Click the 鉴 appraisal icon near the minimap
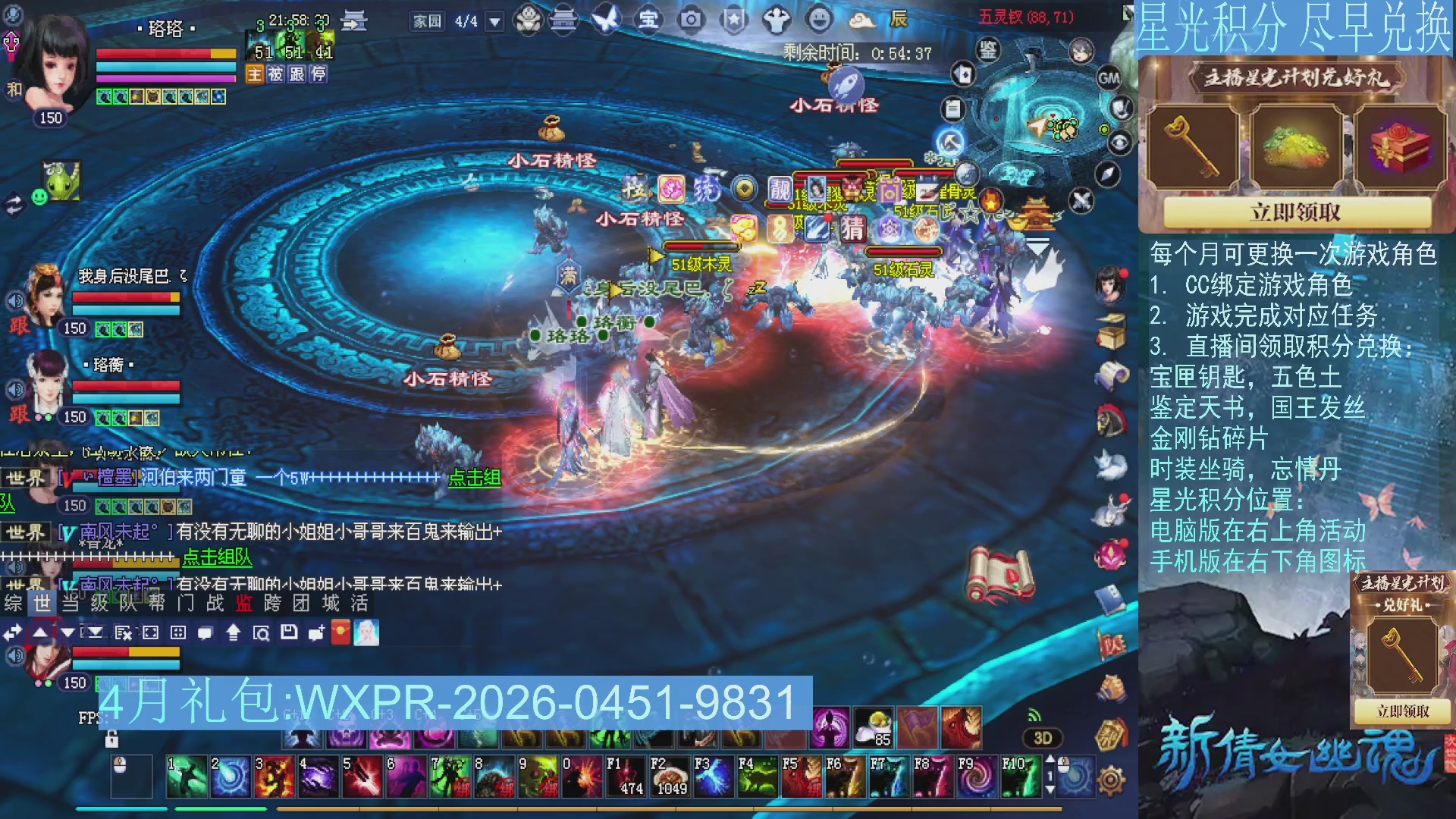 [x=988, y=50]
